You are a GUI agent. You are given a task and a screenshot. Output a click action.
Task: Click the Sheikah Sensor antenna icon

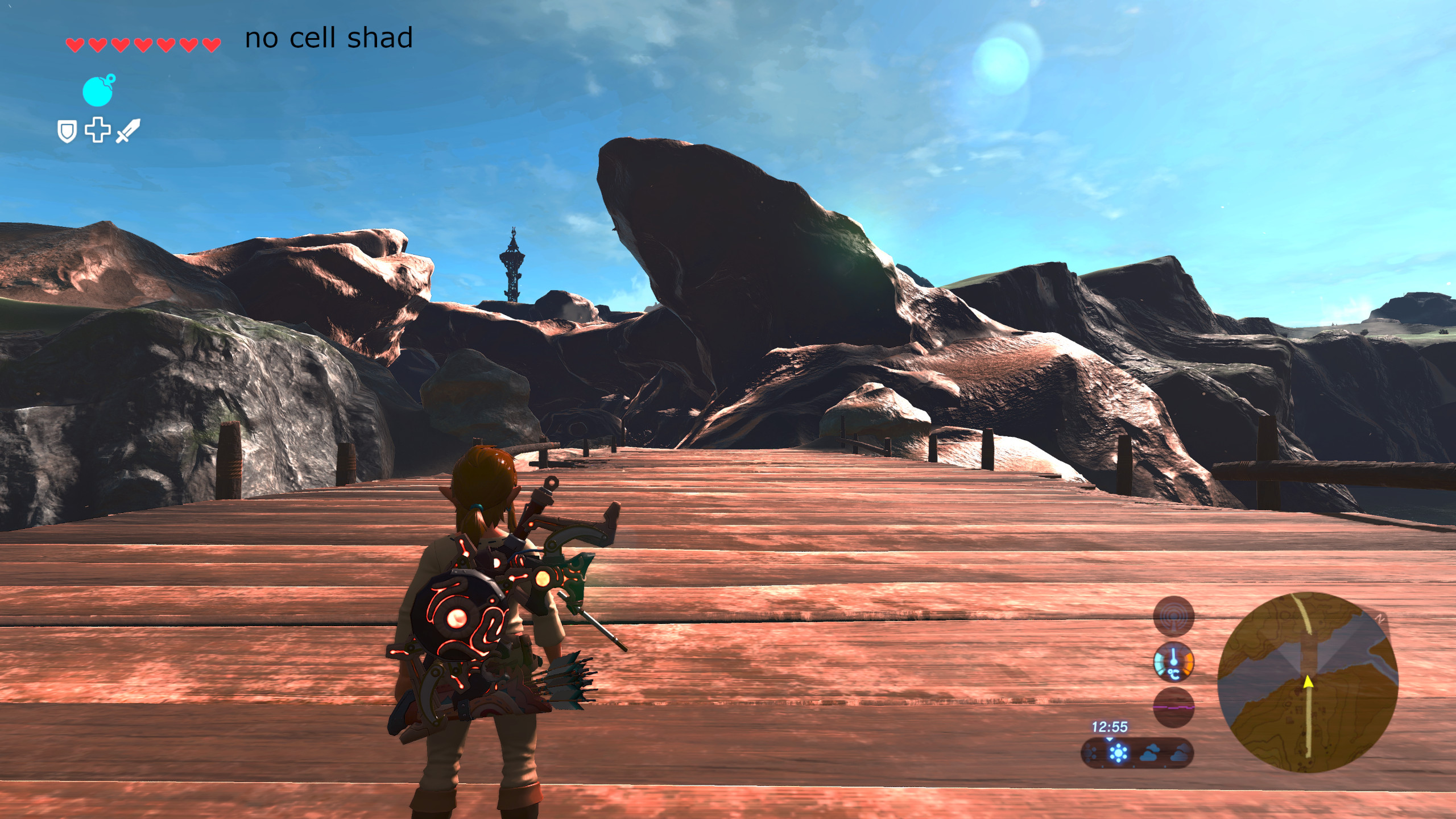(x=1174, y=616)
